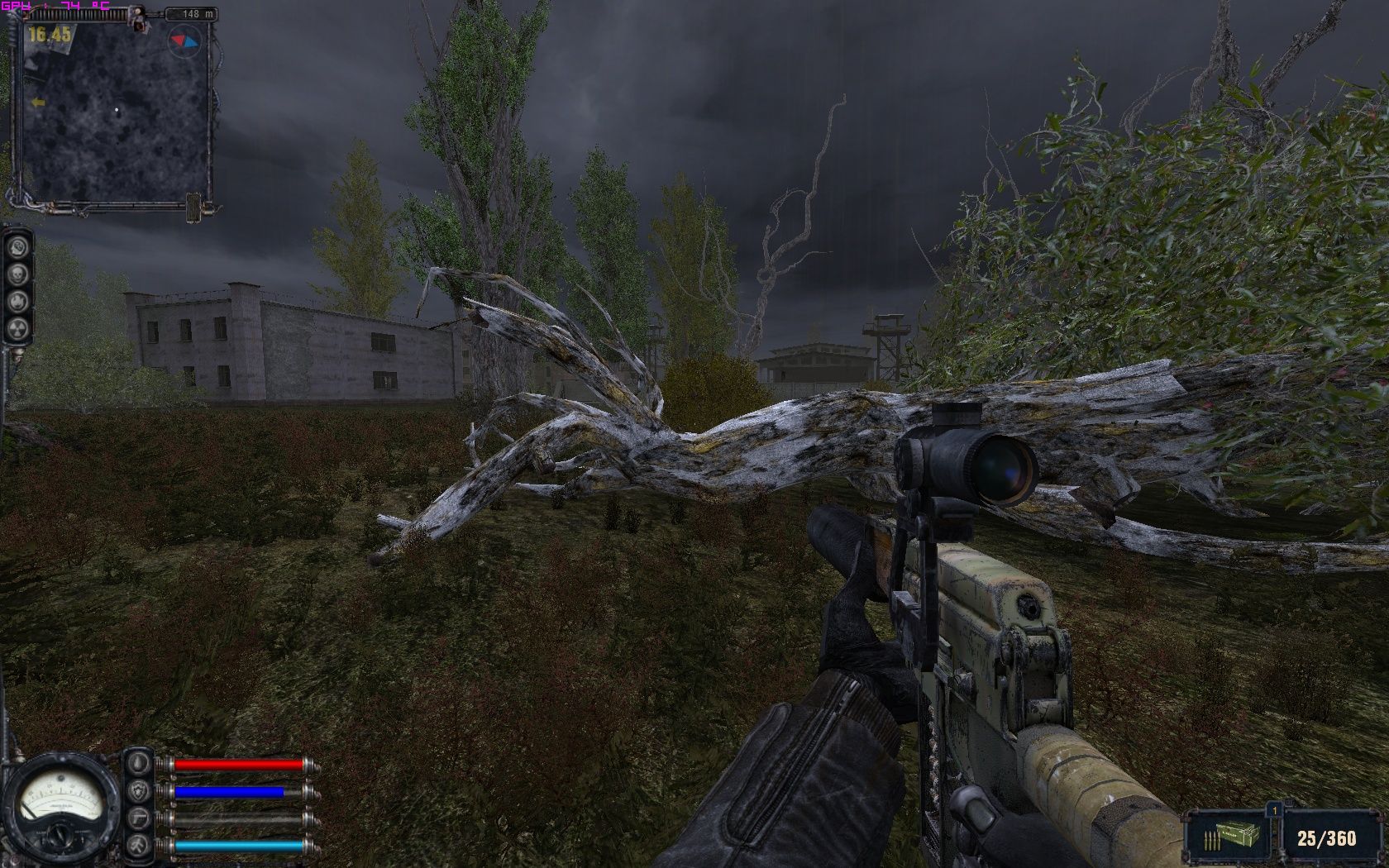
Task: Select the skull status indicator icon
Action: [18, 273]
